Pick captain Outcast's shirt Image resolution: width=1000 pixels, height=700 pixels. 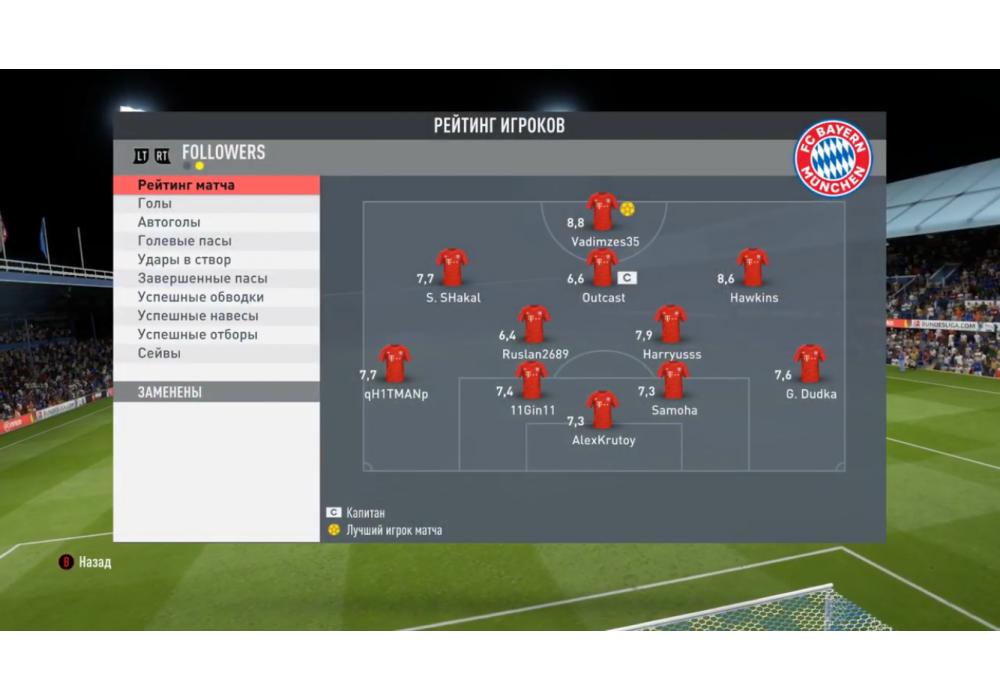(x=602, y=268)
